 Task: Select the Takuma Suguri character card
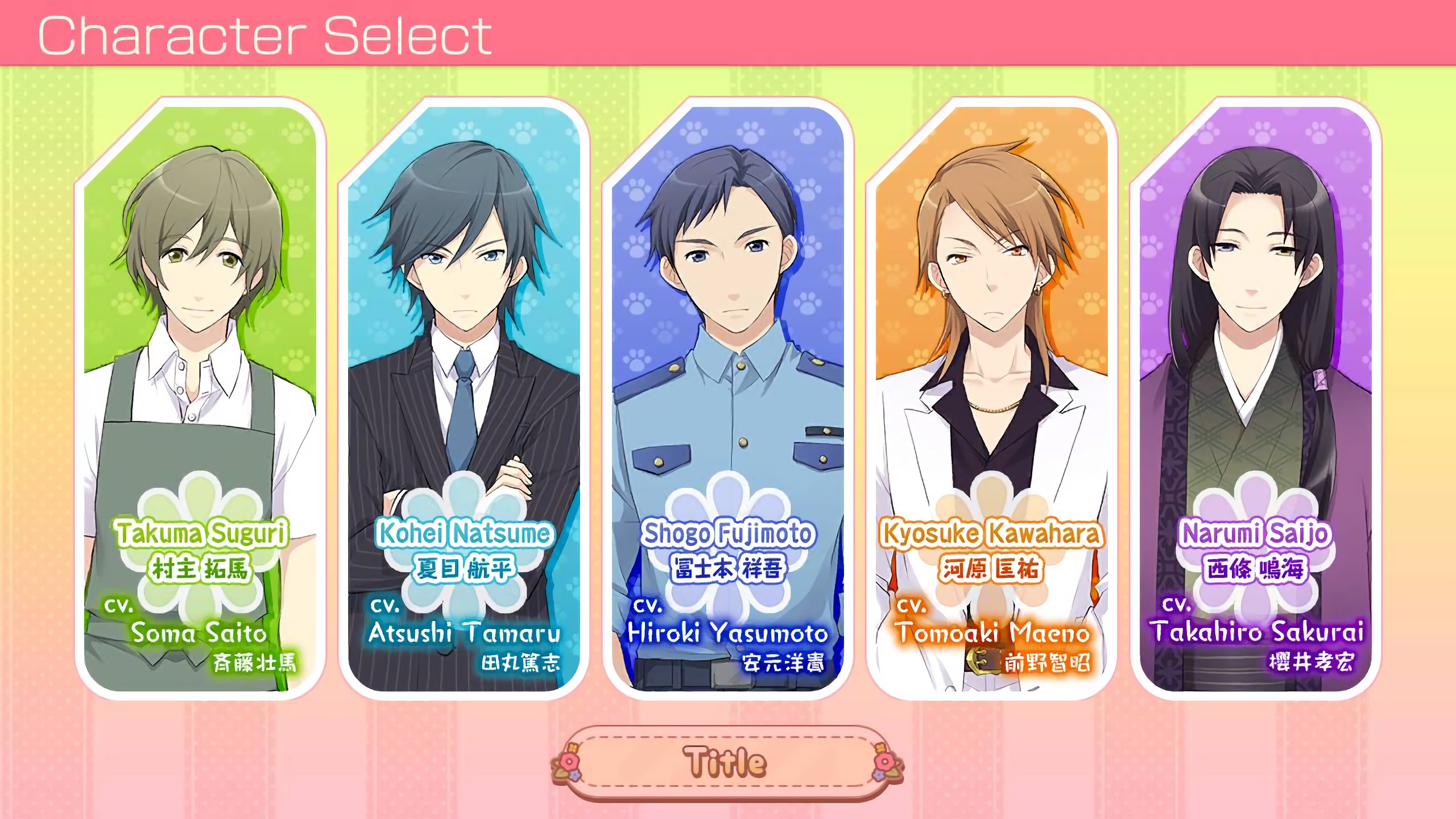coord(200,398)
